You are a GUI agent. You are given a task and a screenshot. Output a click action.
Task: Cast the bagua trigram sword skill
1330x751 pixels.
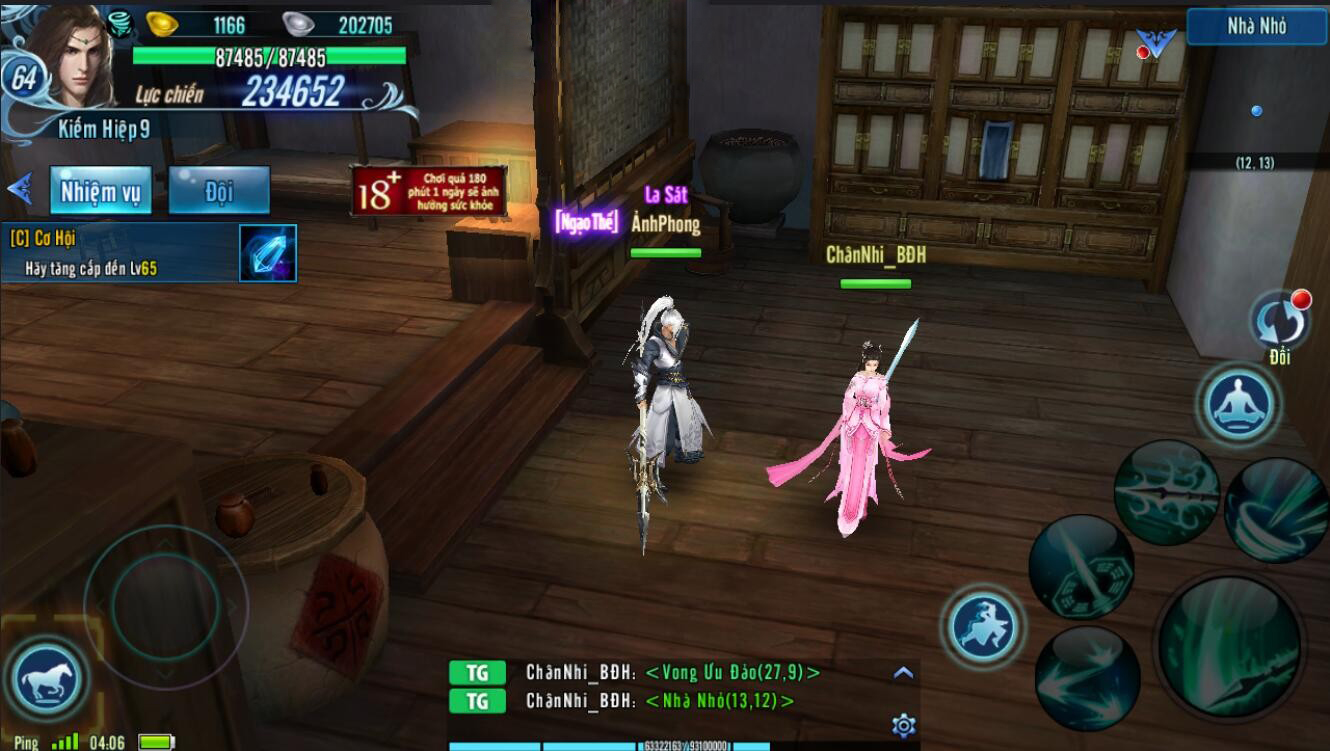pyautogui.click(x=1080, y=567)
